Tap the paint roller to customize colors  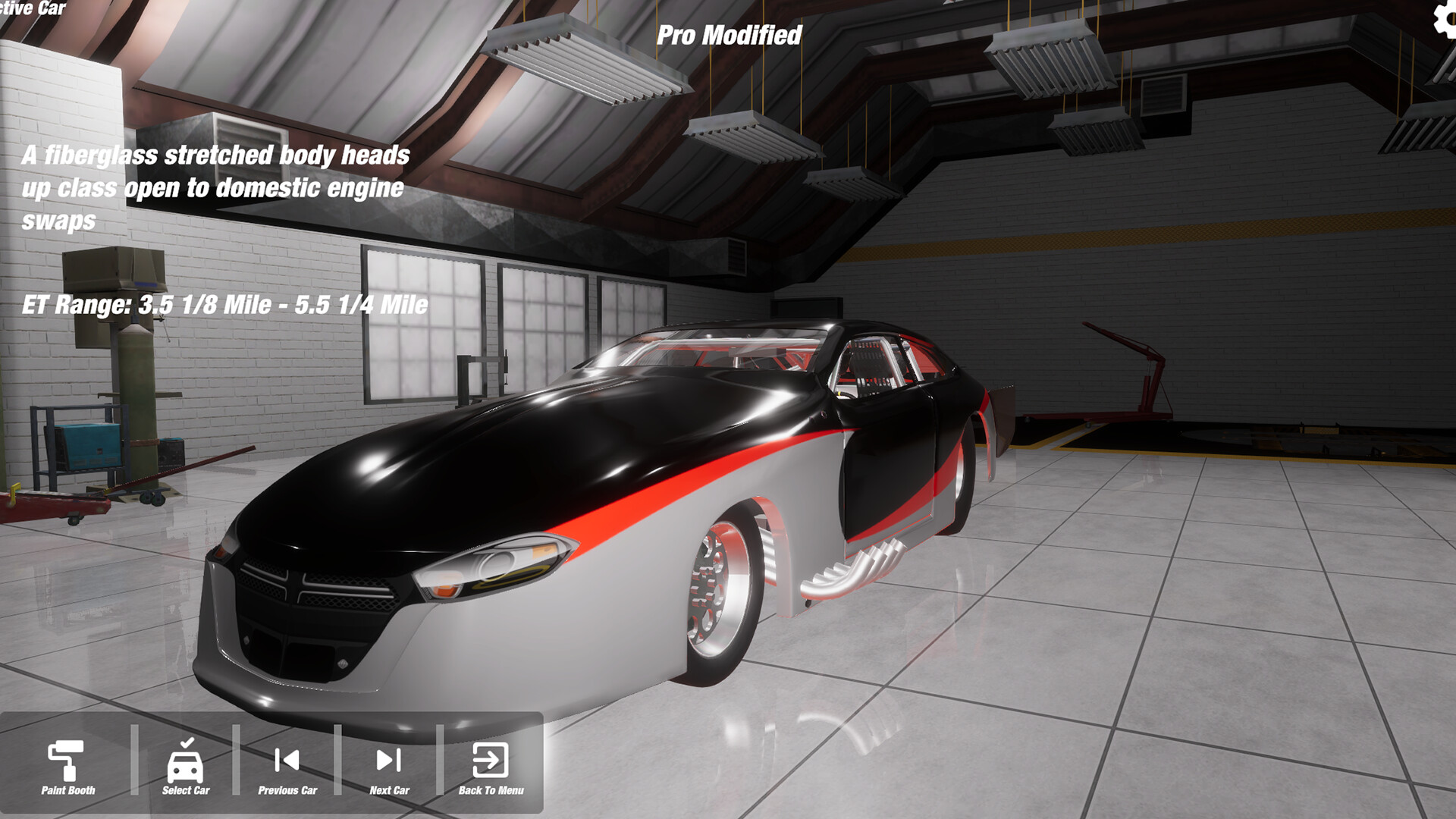pos(67,762)
